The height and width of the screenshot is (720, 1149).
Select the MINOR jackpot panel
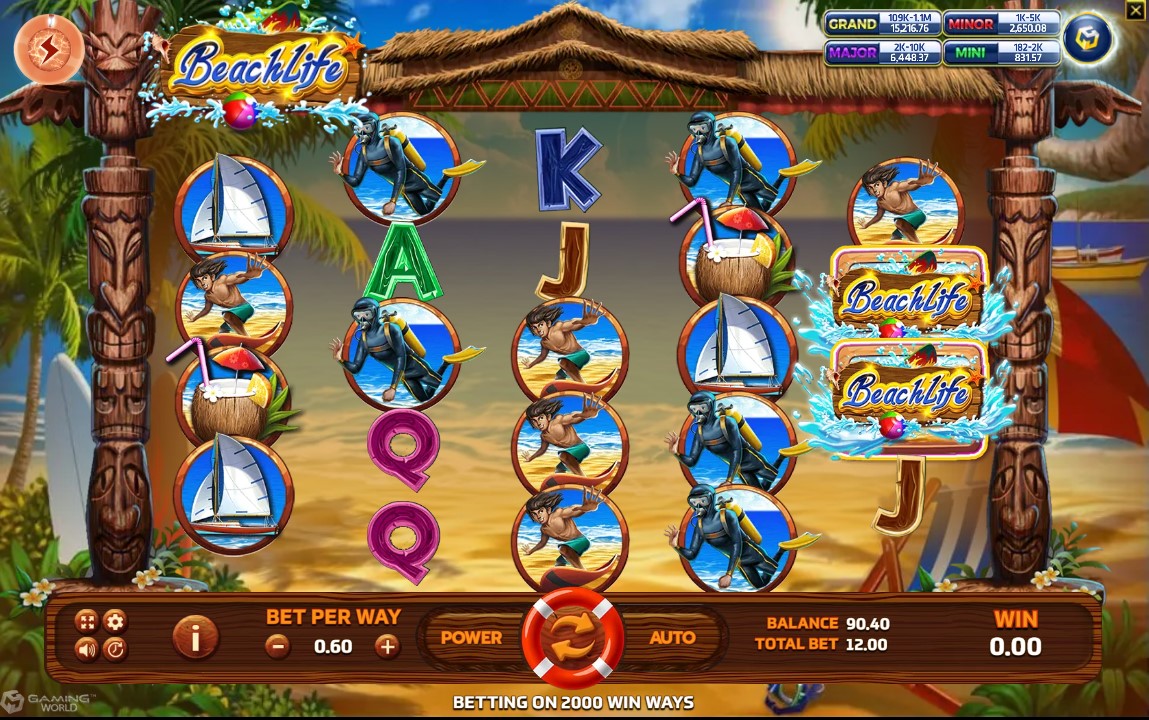[1001, 24]
